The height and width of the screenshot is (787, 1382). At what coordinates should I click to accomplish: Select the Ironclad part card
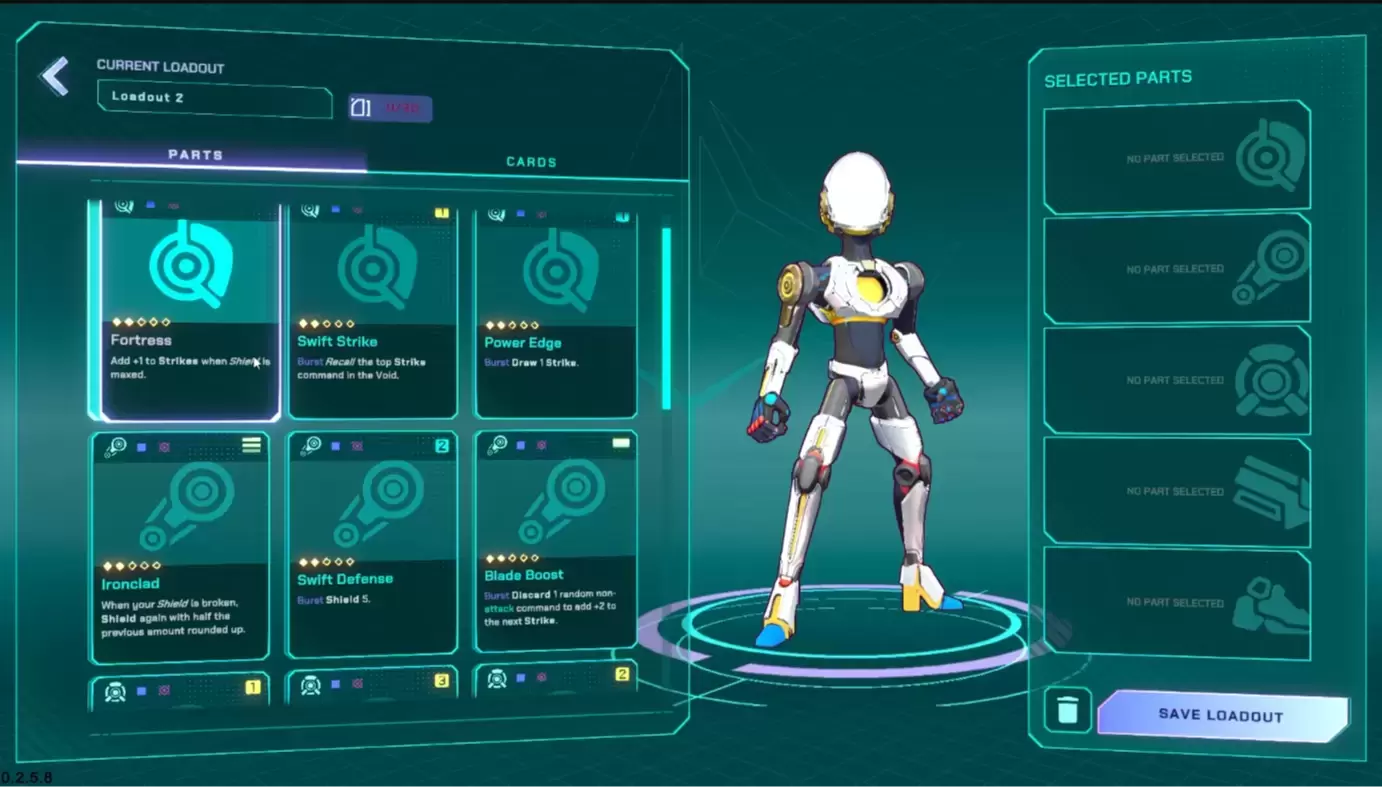tap(180, 547)
